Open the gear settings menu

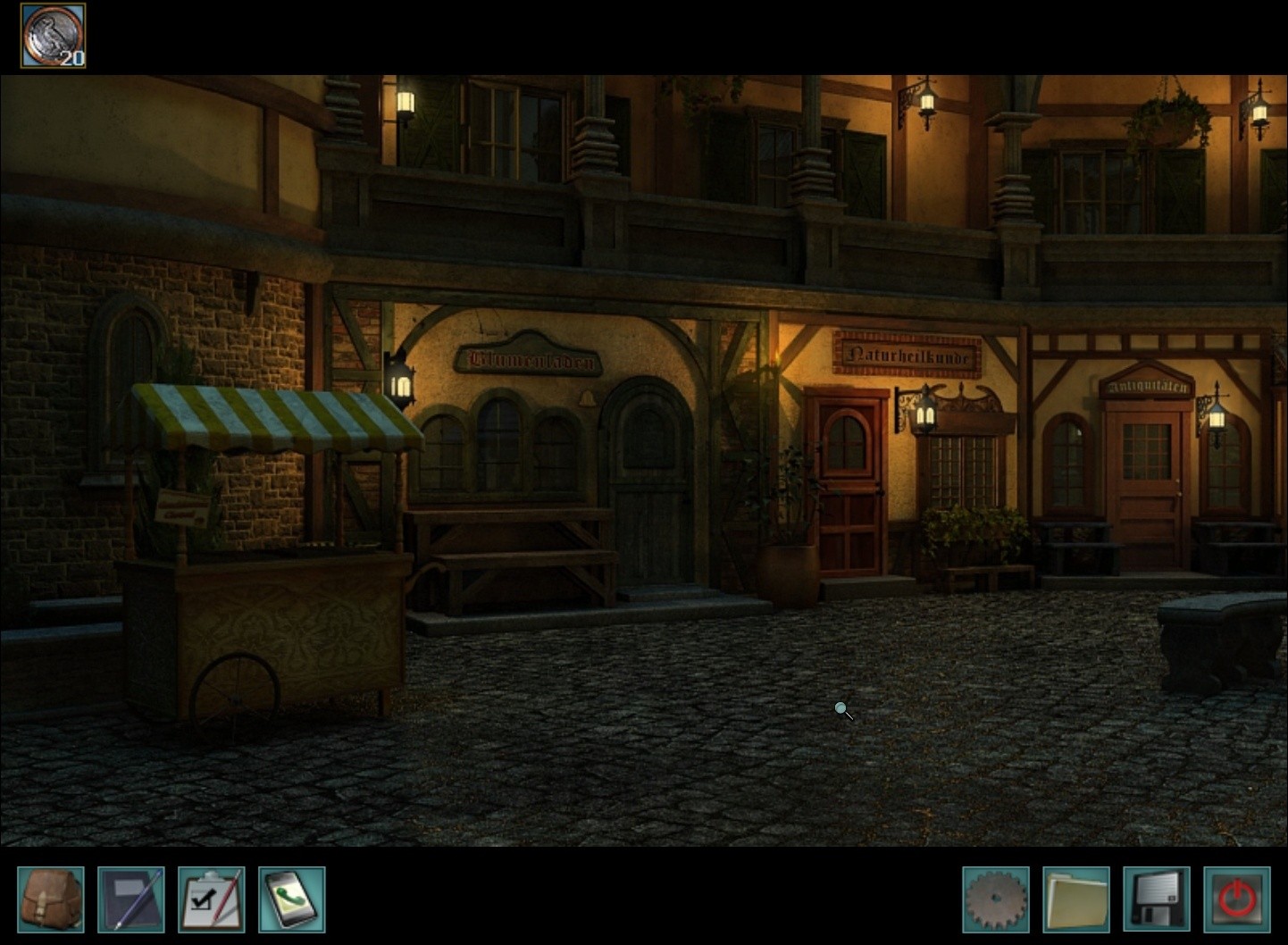click(995, 899)
